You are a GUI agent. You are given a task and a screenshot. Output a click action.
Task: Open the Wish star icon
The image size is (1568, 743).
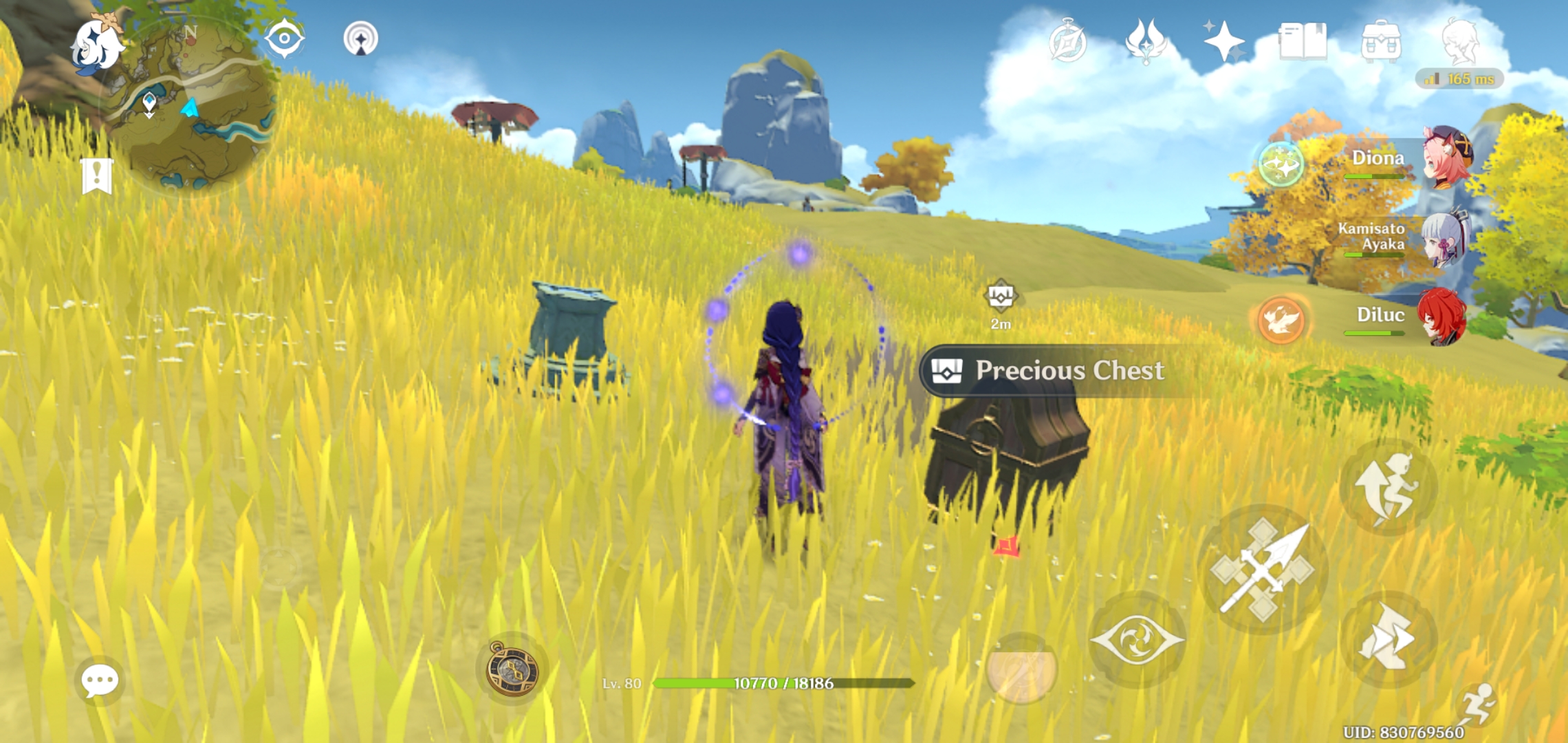(1223, 41)
